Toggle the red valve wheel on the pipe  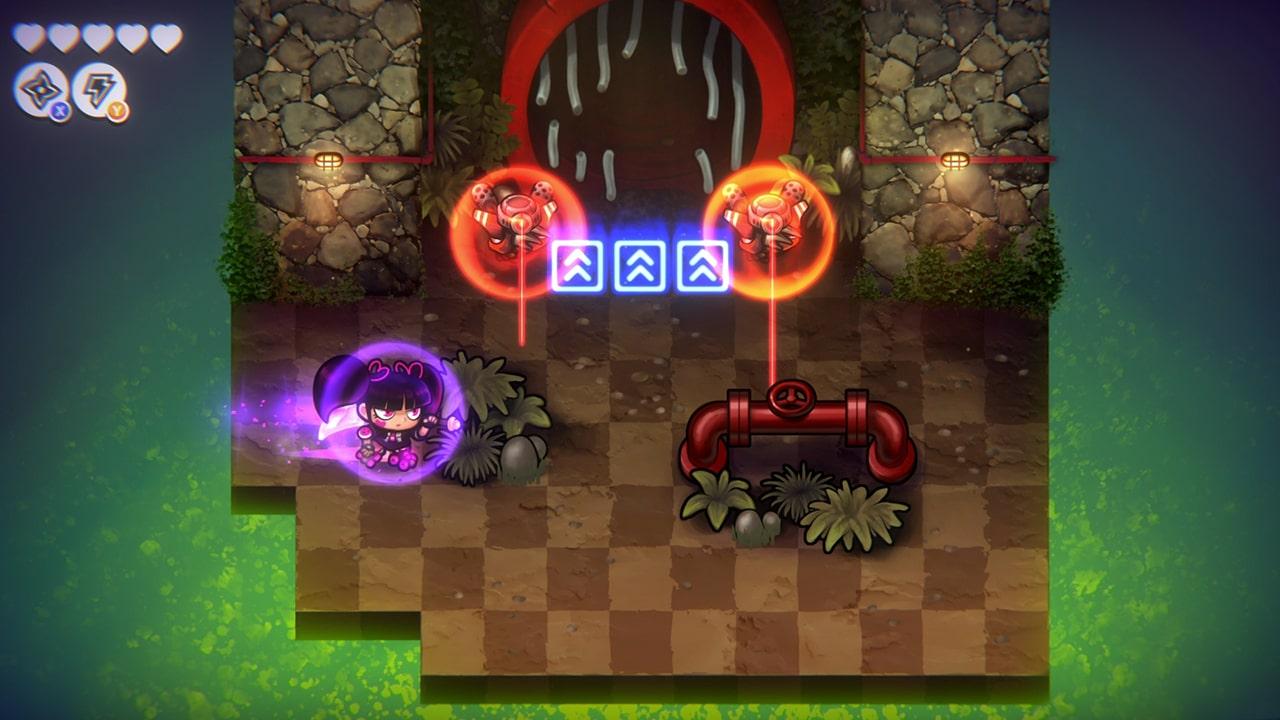coord(789,401)
